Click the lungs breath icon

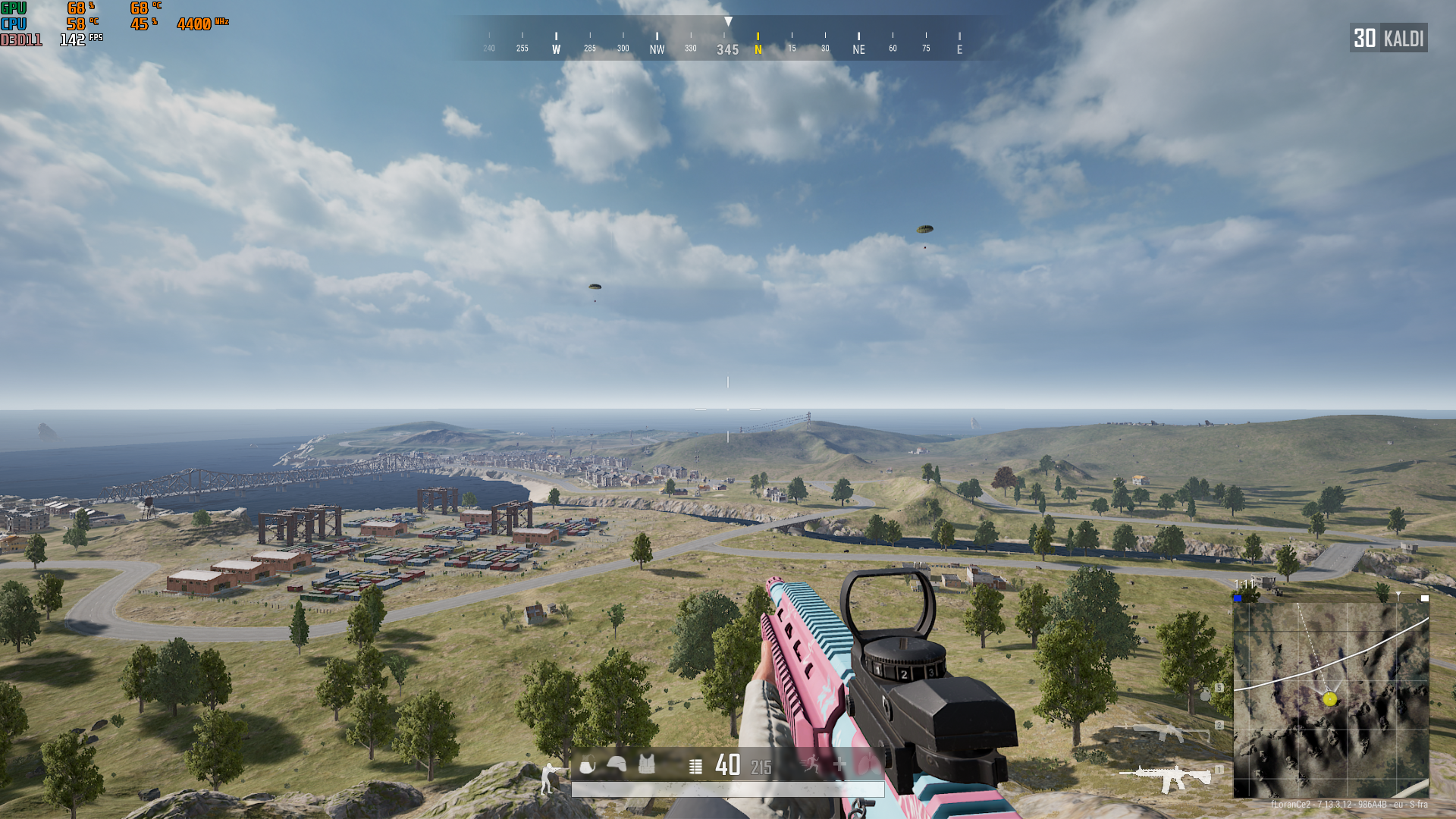(x=868, y=764)
